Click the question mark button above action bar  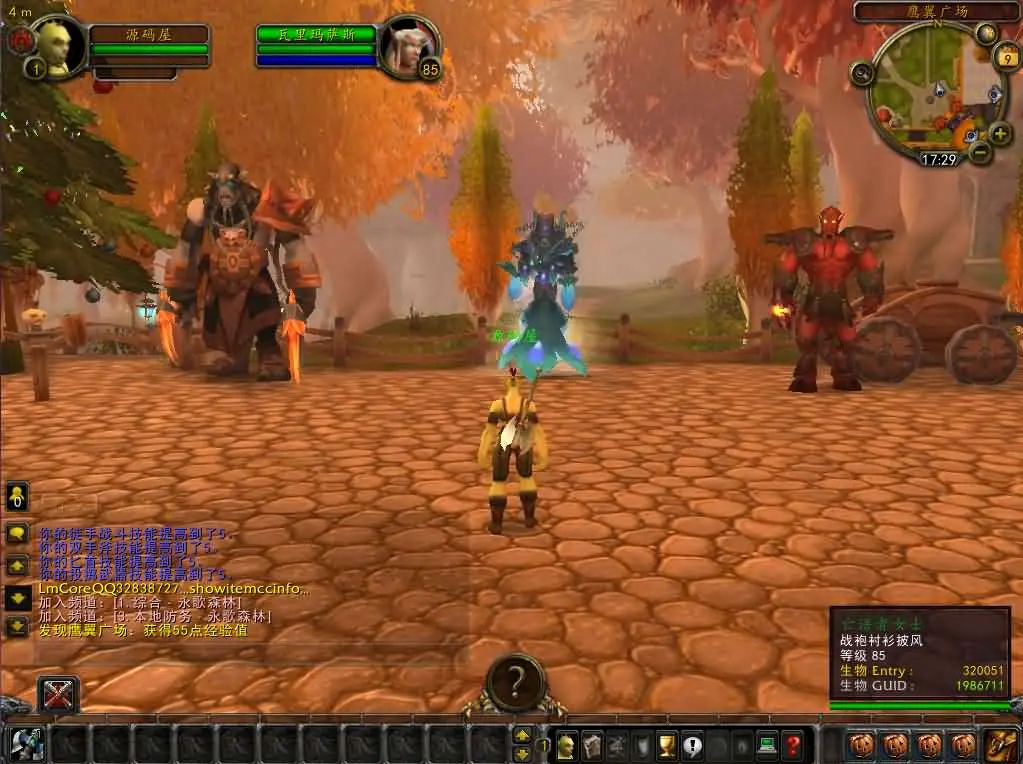[516, 683]
